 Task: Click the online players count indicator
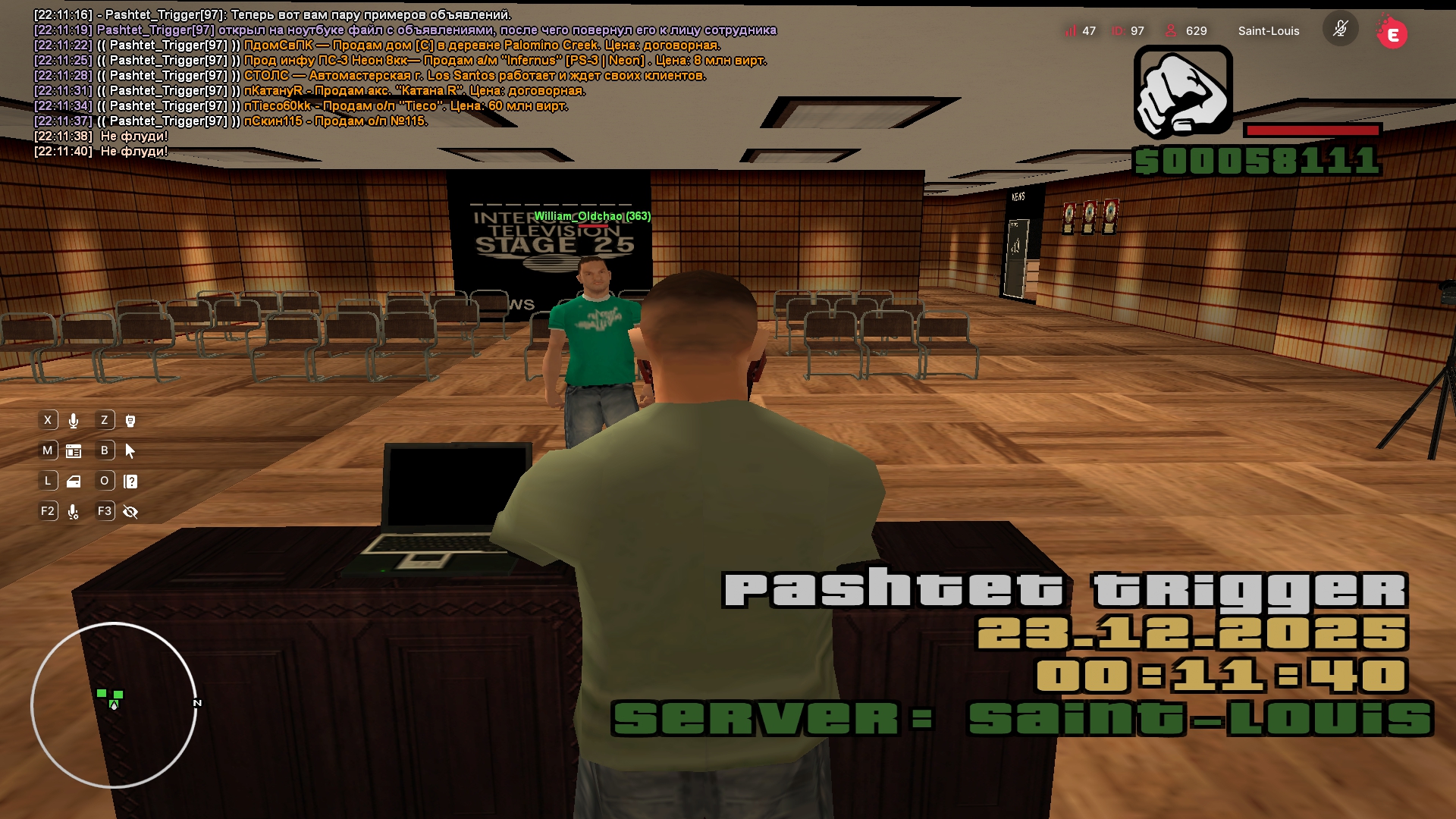point(1186,31)
